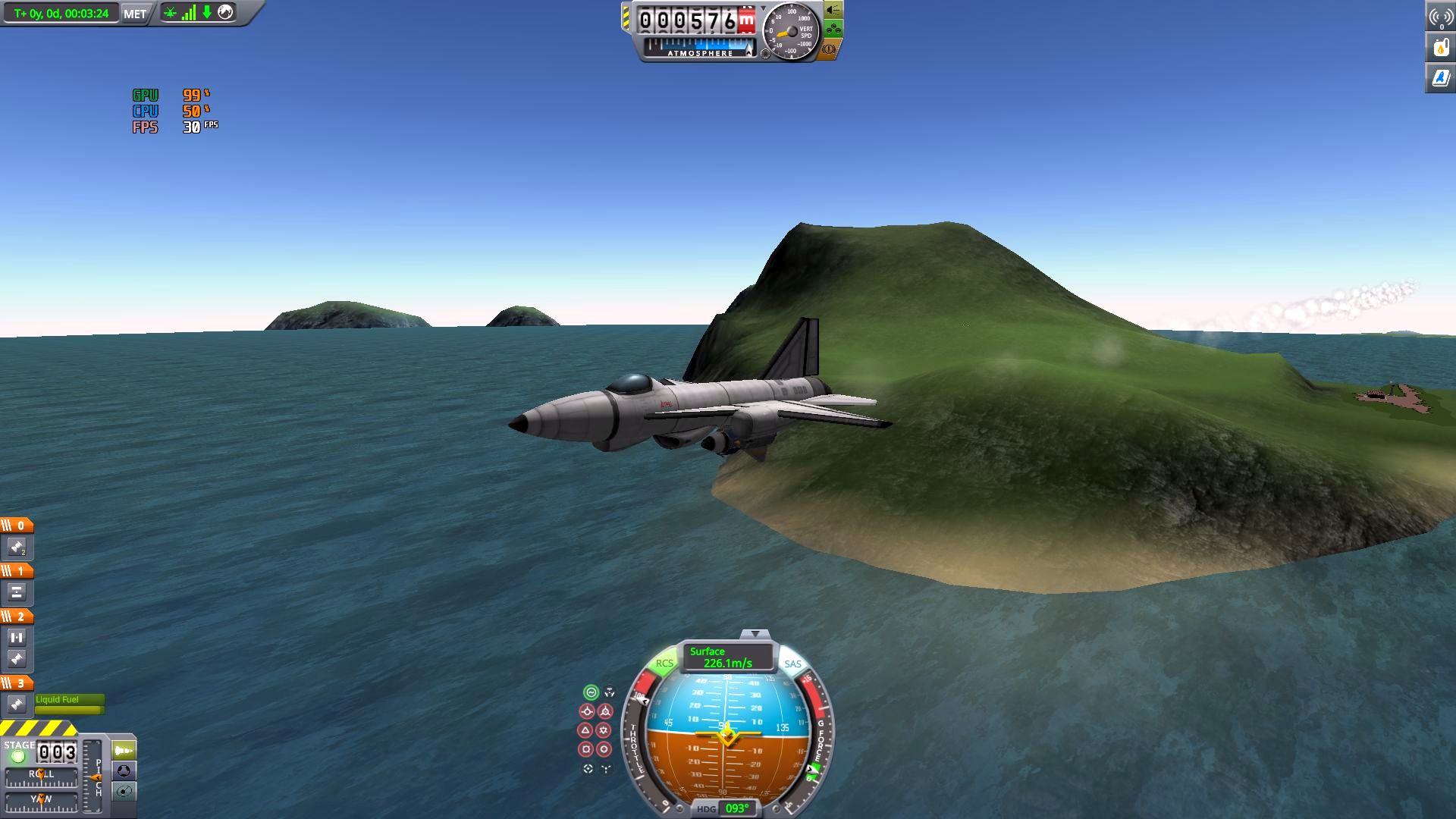
Task: Click the Surface speed readout to switch mode
Action: tap(727, 657)
